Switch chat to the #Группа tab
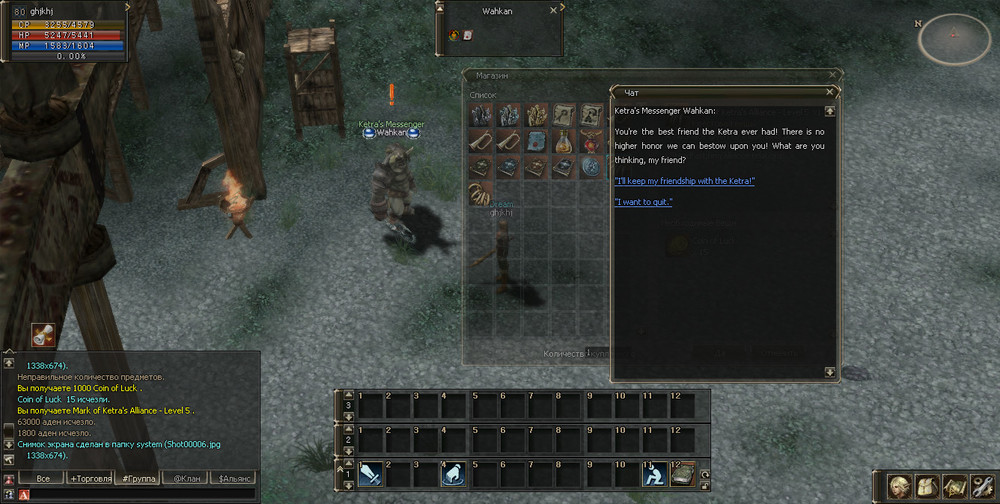This screenshot has width=1000, height=504. [137, 479]
